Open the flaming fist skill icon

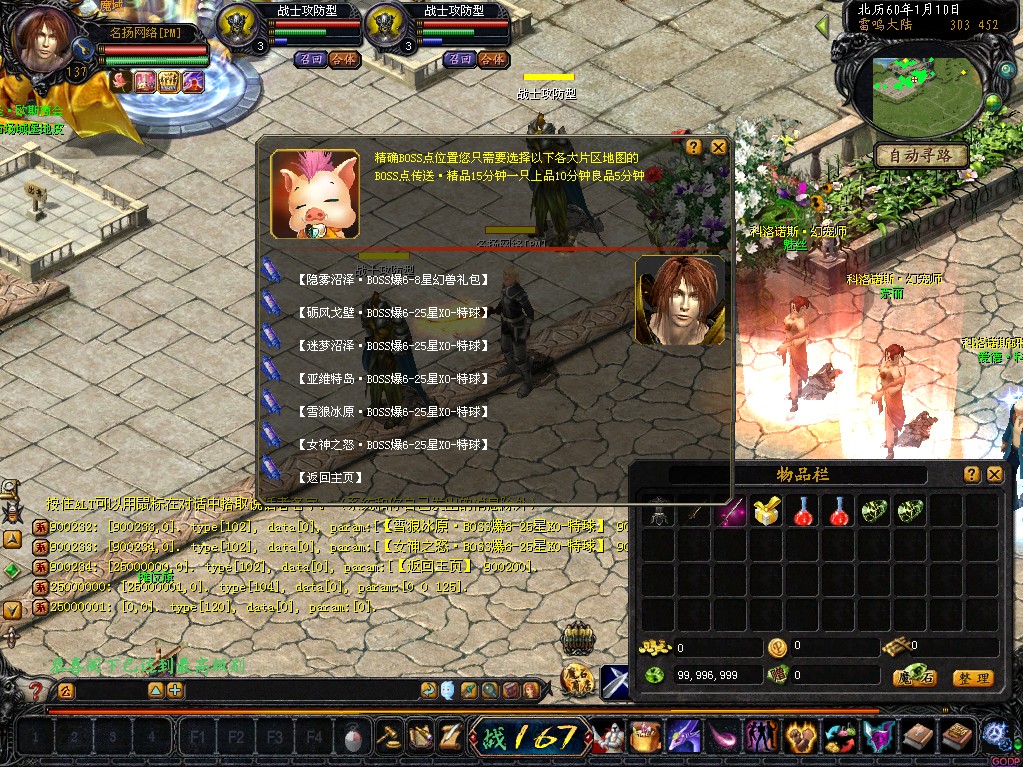click(800, 738)
